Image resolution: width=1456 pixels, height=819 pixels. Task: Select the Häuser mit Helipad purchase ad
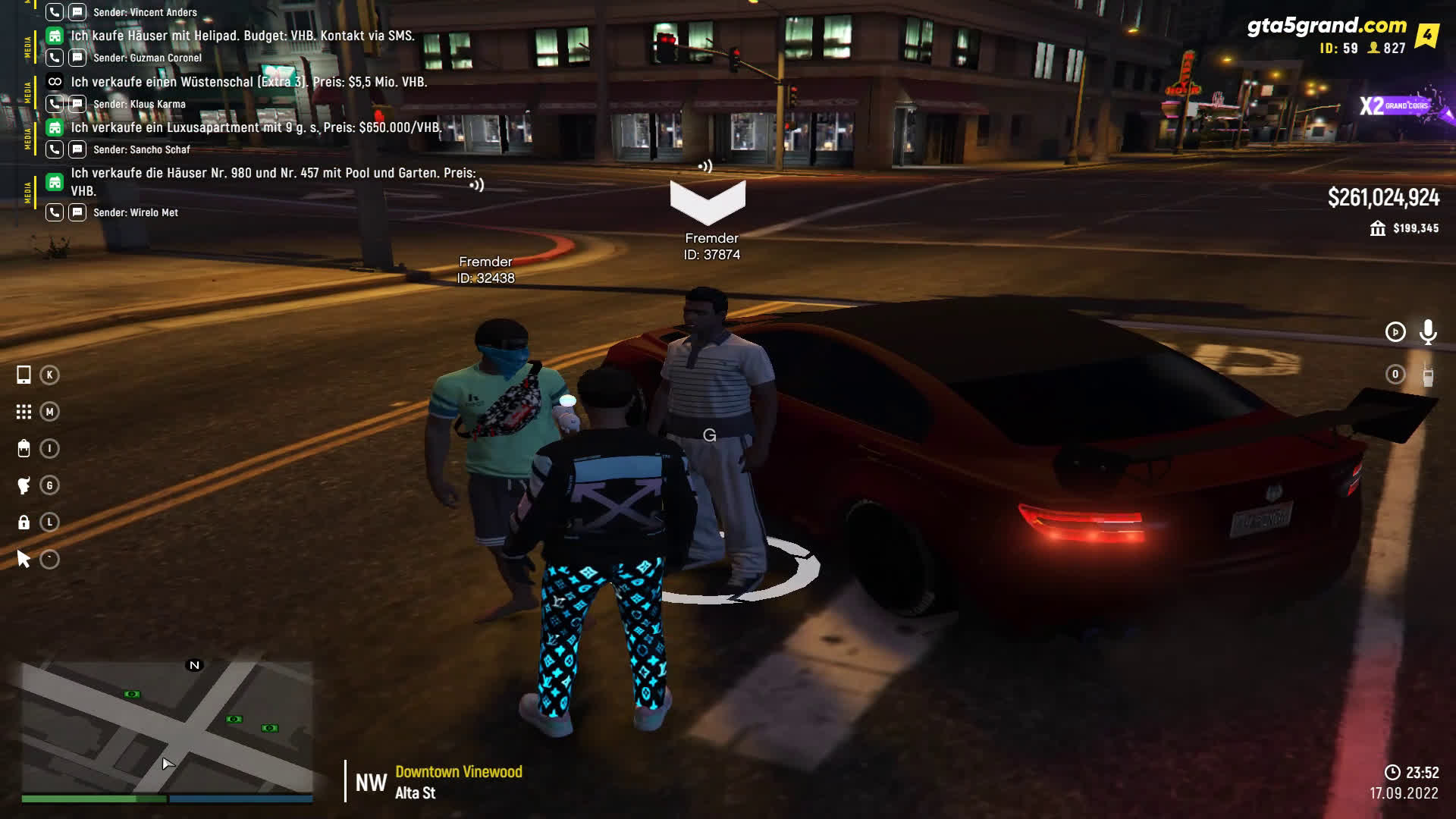coord(243,36)
